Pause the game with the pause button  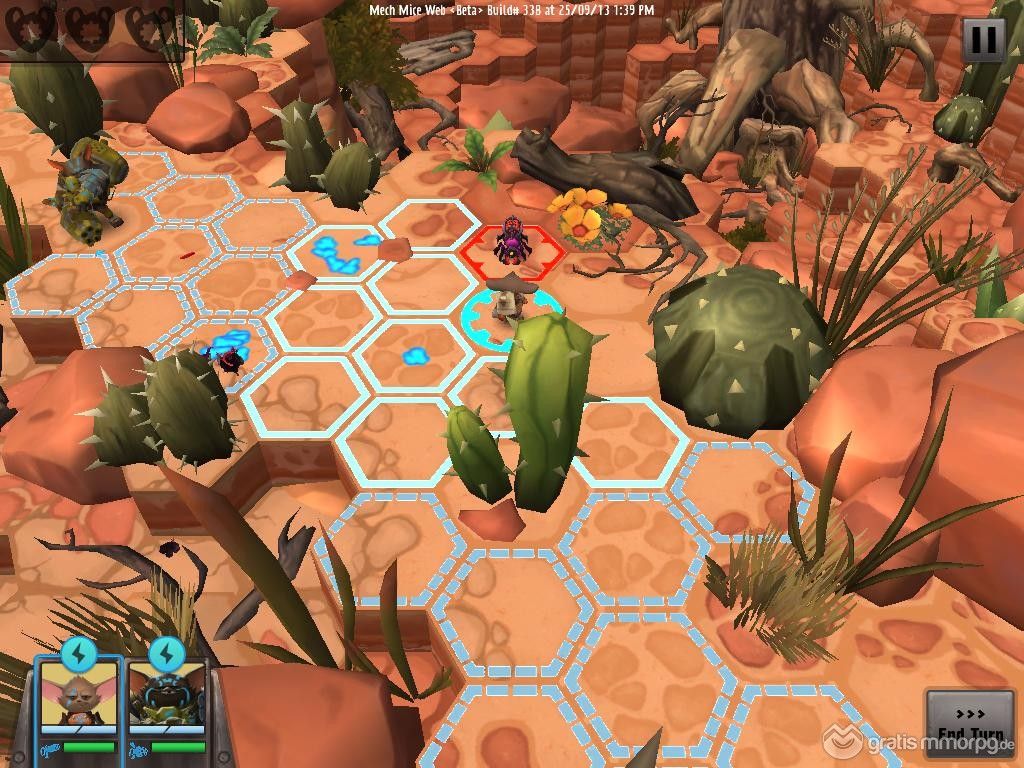983,40
